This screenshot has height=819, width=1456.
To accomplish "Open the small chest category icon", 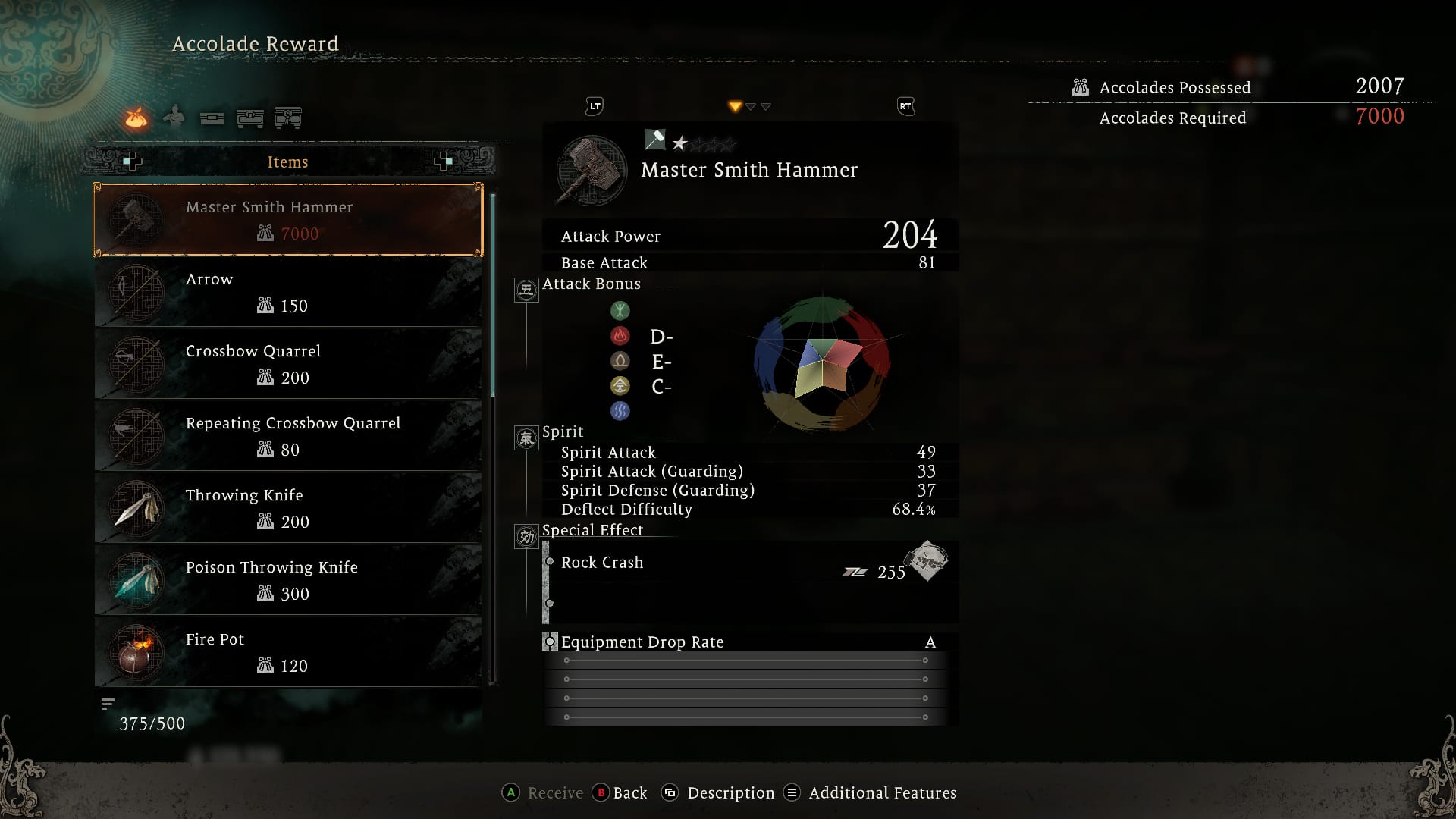I will [212, 118].
